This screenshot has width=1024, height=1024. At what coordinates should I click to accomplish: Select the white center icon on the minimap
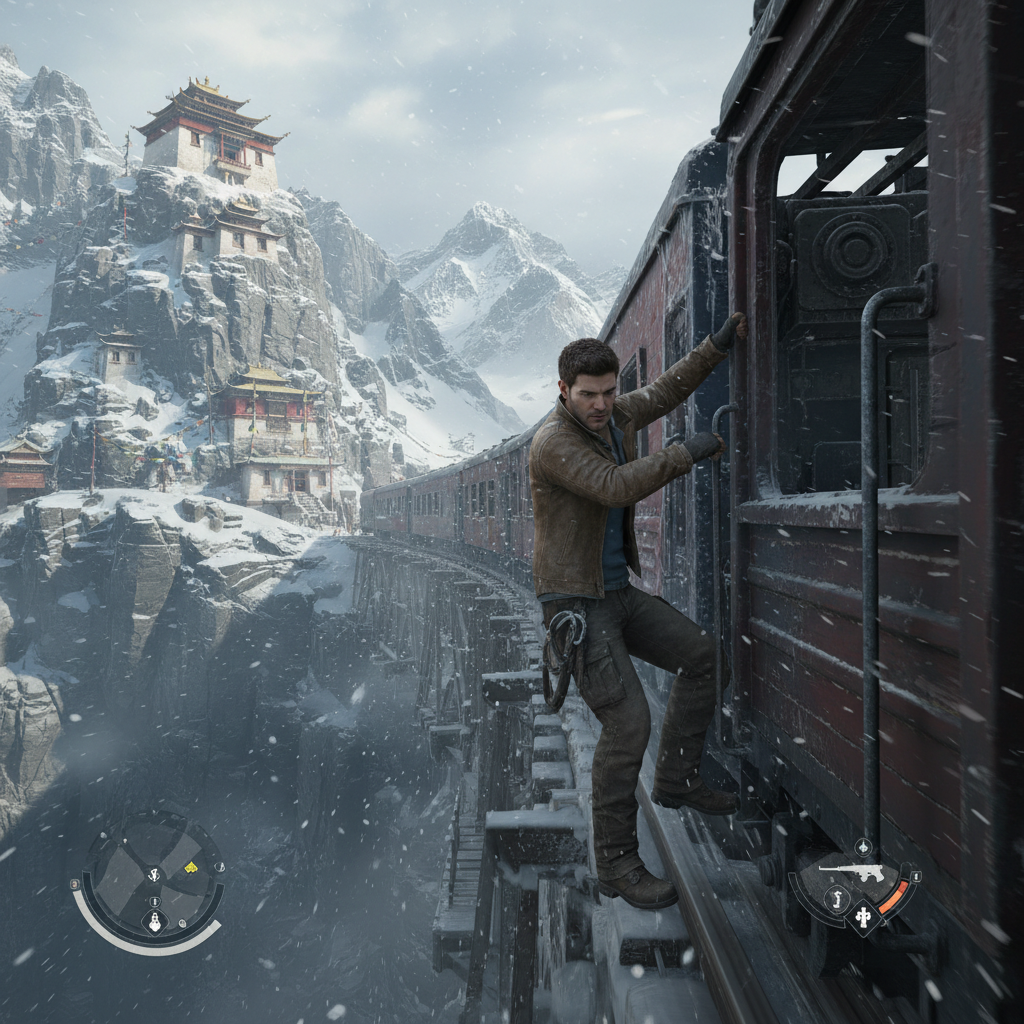click(154, 876)
